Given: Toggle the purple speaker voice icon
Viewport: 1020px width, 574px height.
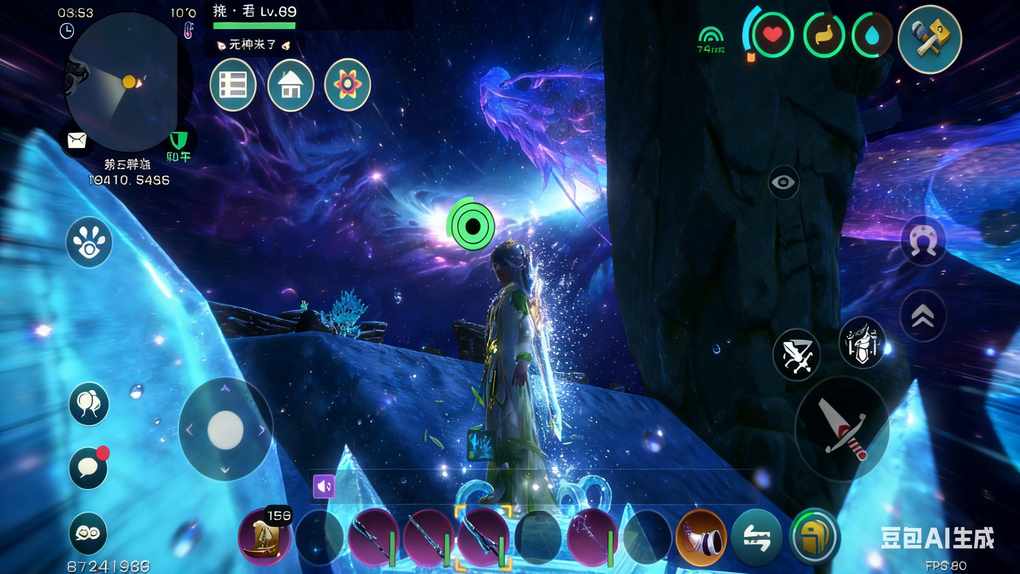Looking at the screenshot, I should (324, 486).
